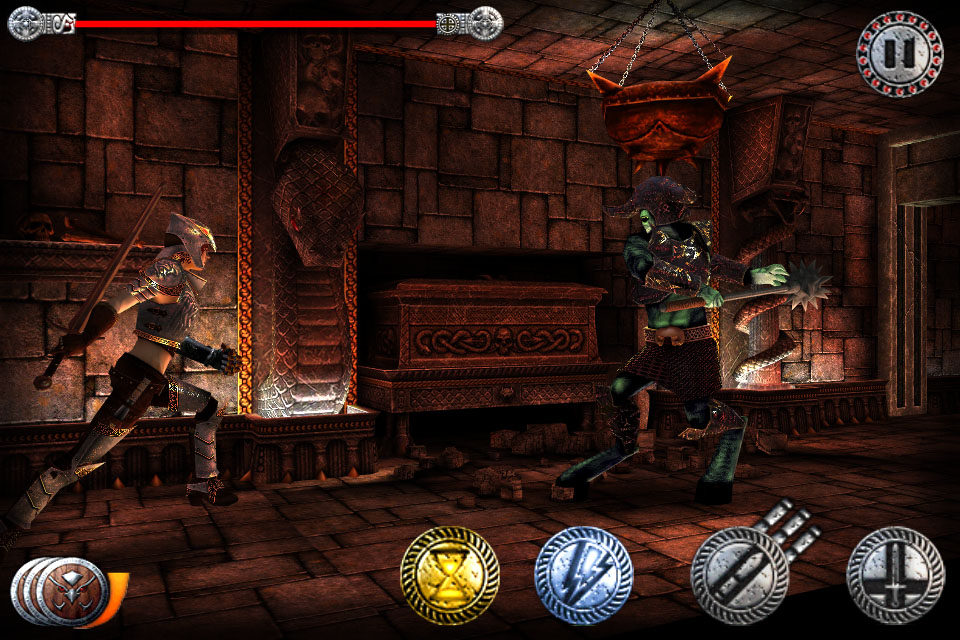Pause the game with the round pause button
This screenshot has height=640, width=960.
(899, 54)
